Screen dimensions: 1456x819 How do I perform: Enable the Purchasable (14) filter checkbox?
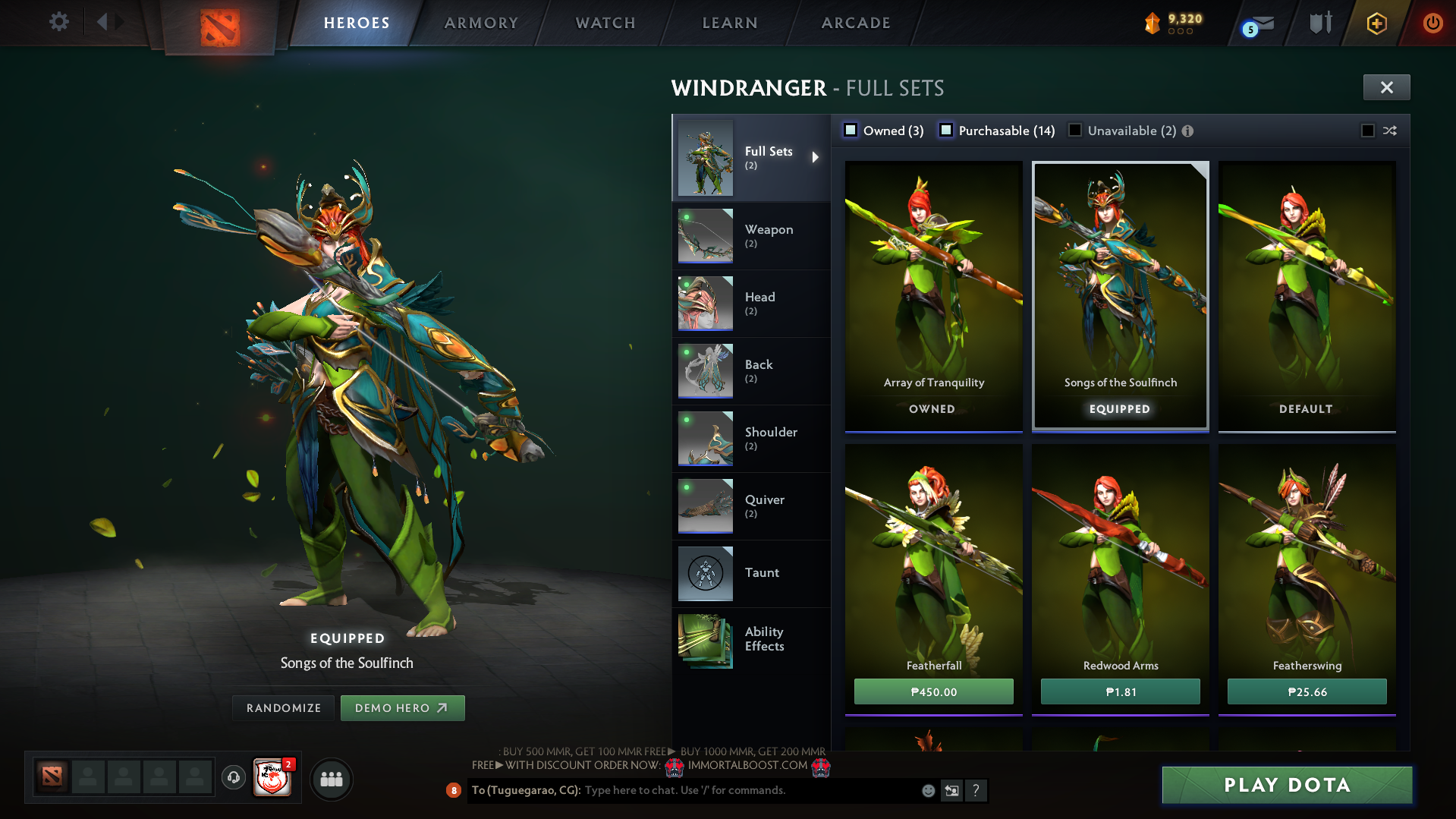pyautogui.click(x=946, y=131)
